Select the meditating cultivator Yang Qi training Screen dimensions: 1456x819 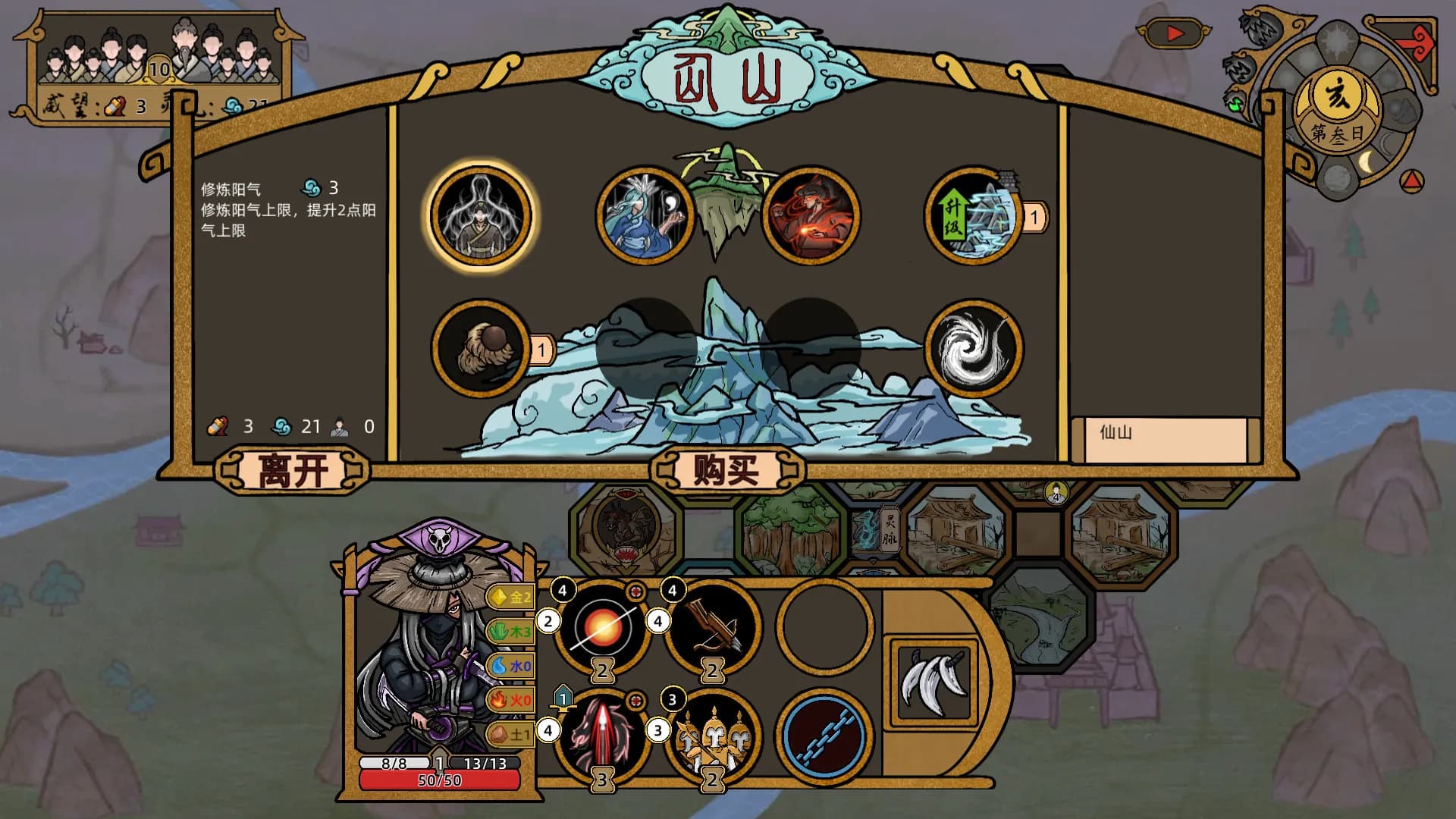(481, 216)
